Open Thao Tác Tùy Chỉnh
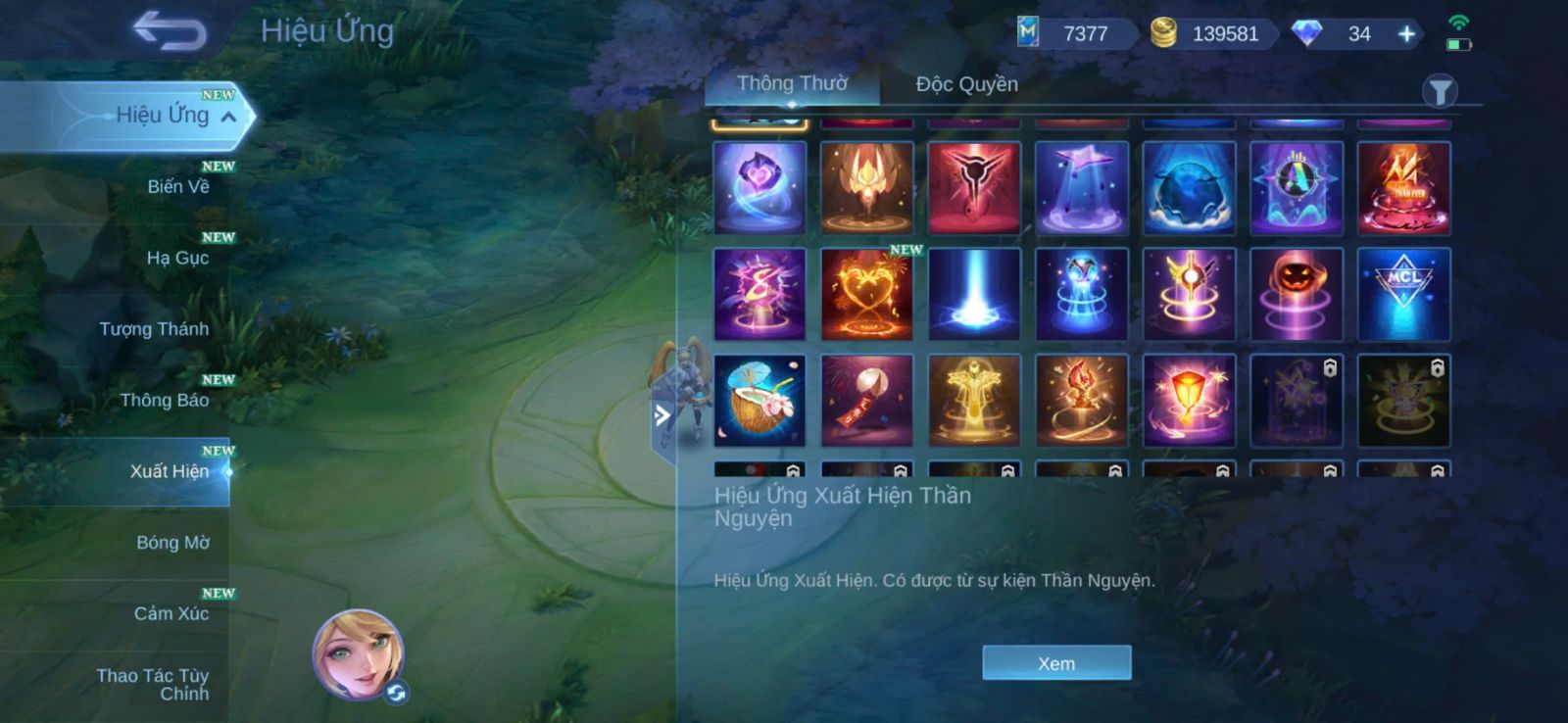Image resolution: width=1568 pixels, height=723 pixels. point(155,684)
